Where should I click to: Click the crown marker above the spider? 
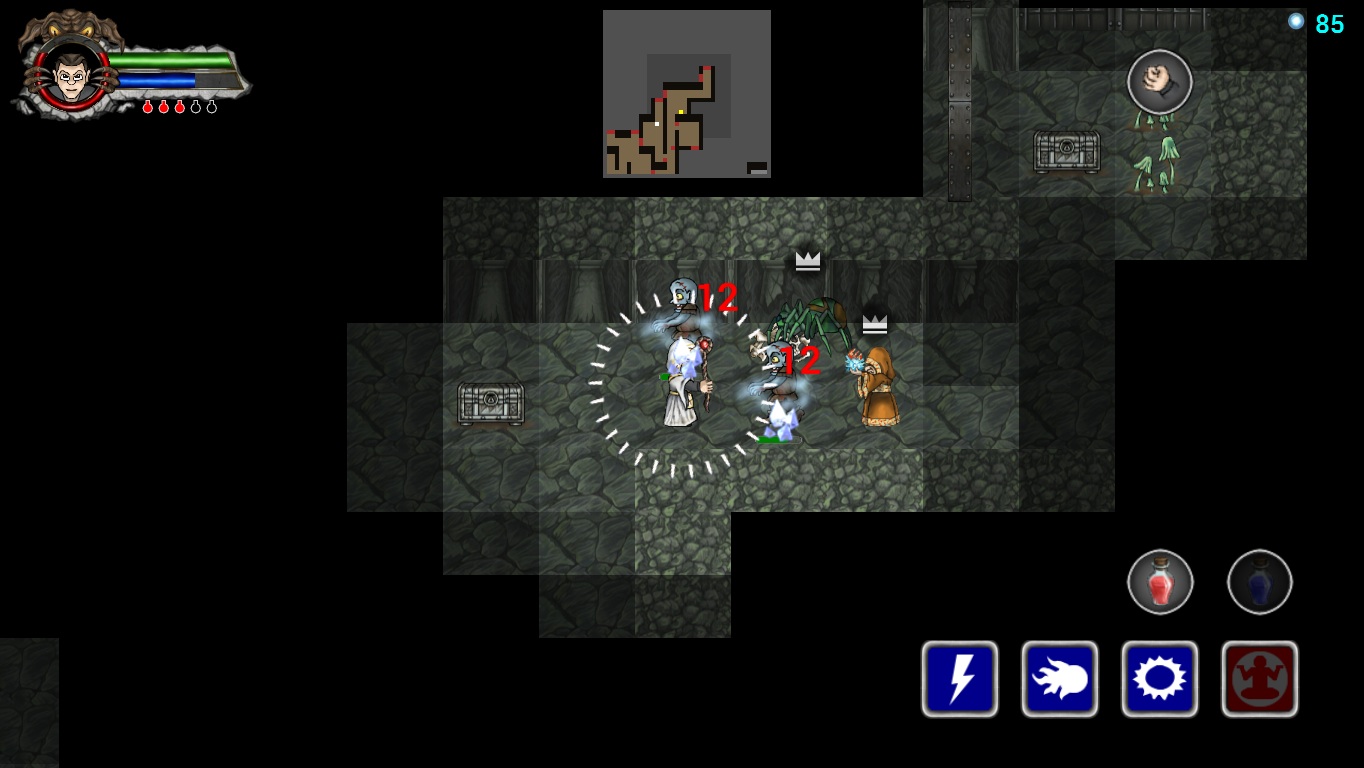pyautogui.click(x=807, y=261)
